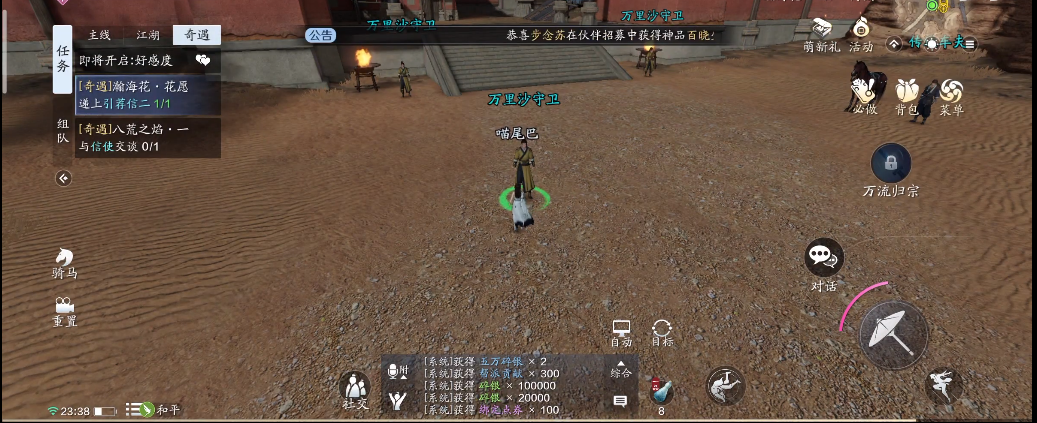Switch to the 主线 quest tab
This screenshot has height=423, width=1037.
click(x=99, y=35)
